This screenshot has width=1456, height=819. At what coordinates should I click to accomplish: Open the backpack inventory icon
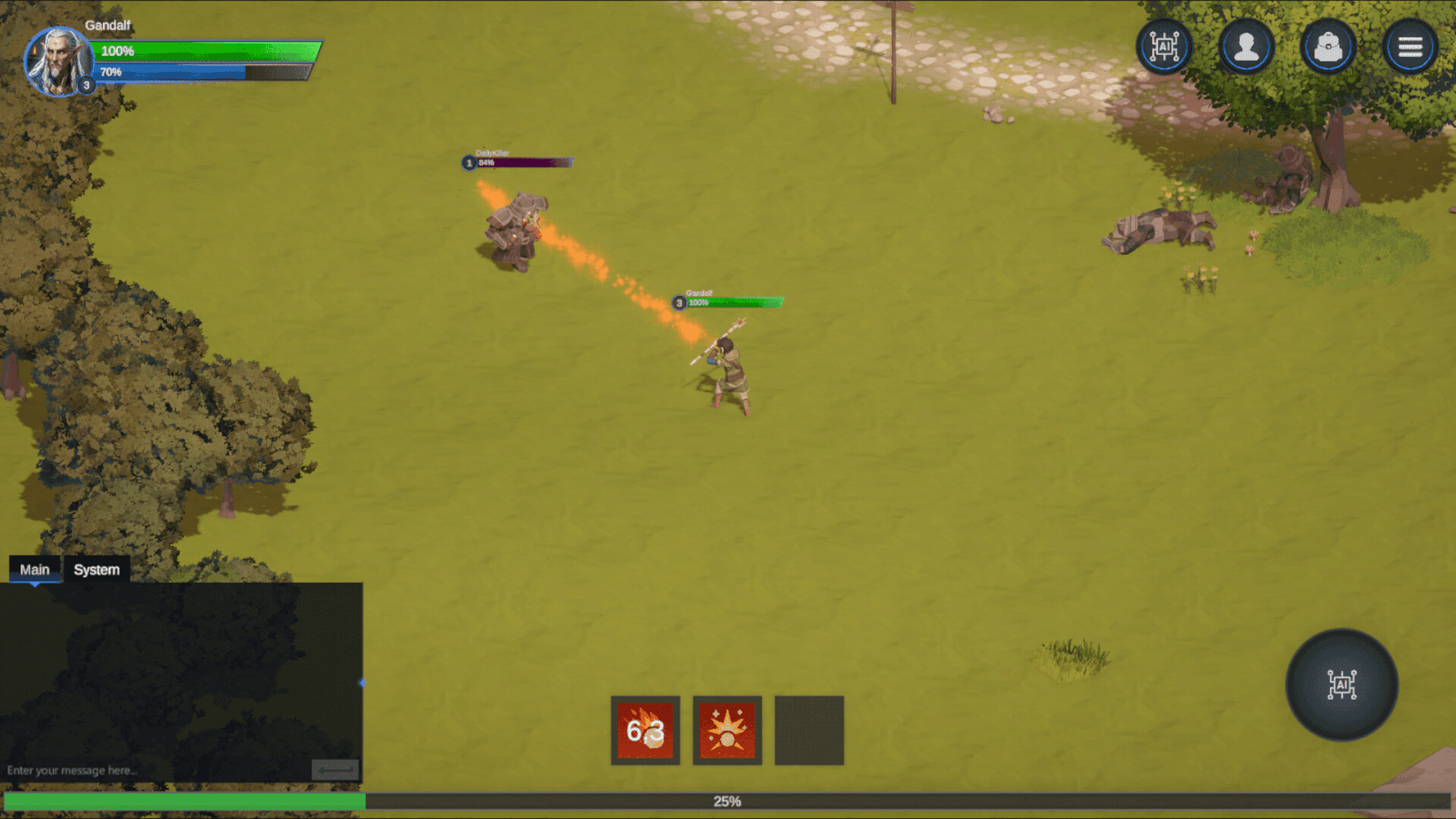[x=1328, y=46]
